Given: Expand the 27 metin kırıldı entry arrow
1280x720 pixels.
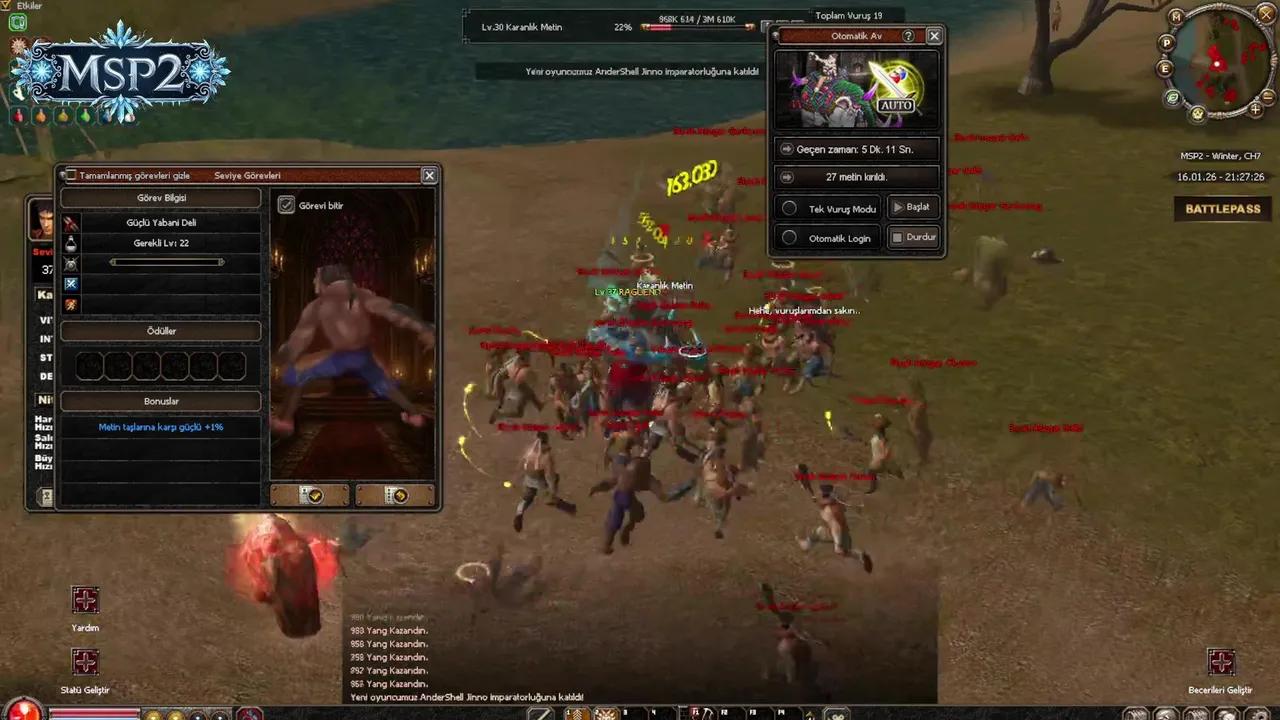Looking at the screenshot, I should tap(787, 176).
